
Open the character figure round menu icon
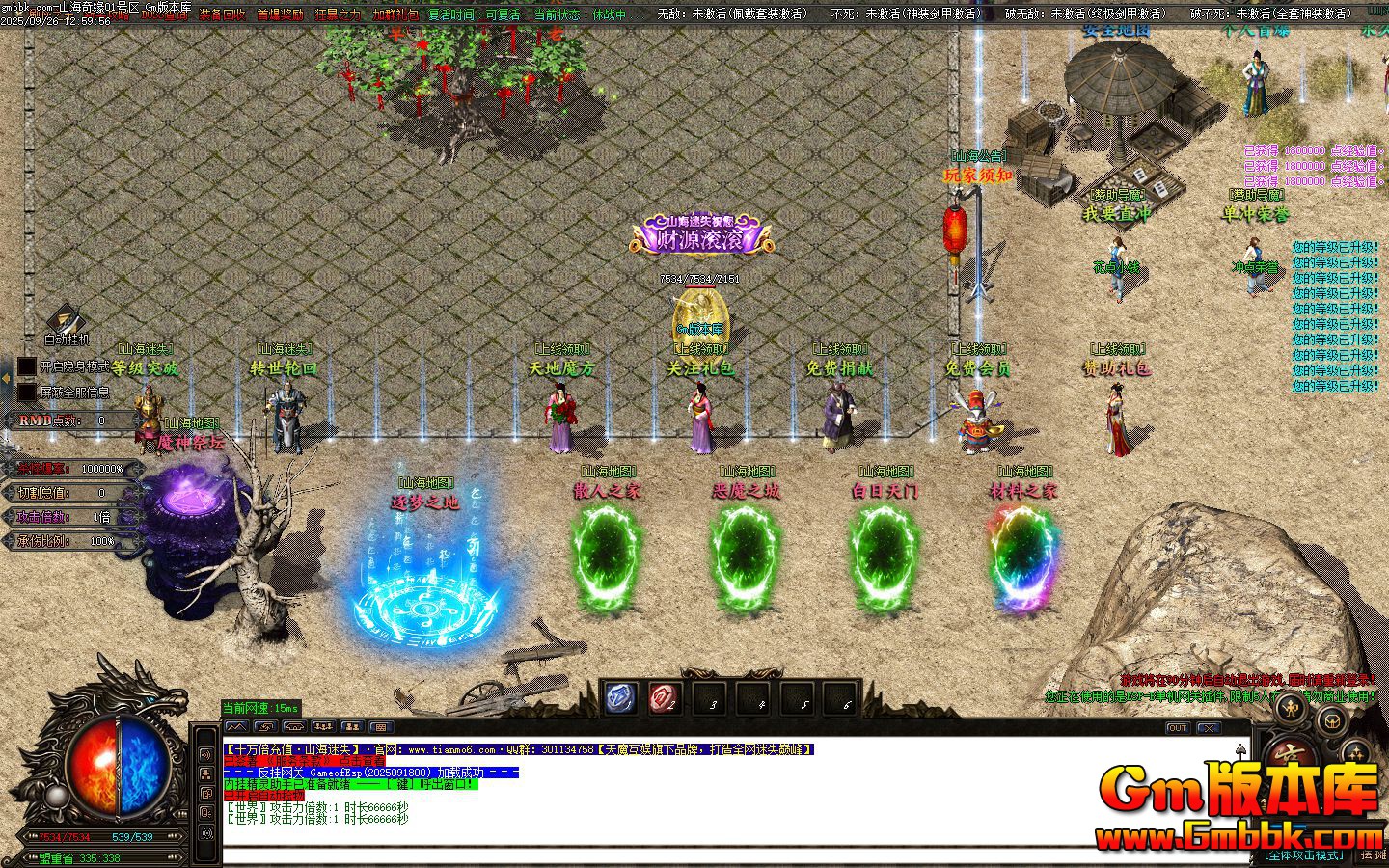coord(1291,709)
